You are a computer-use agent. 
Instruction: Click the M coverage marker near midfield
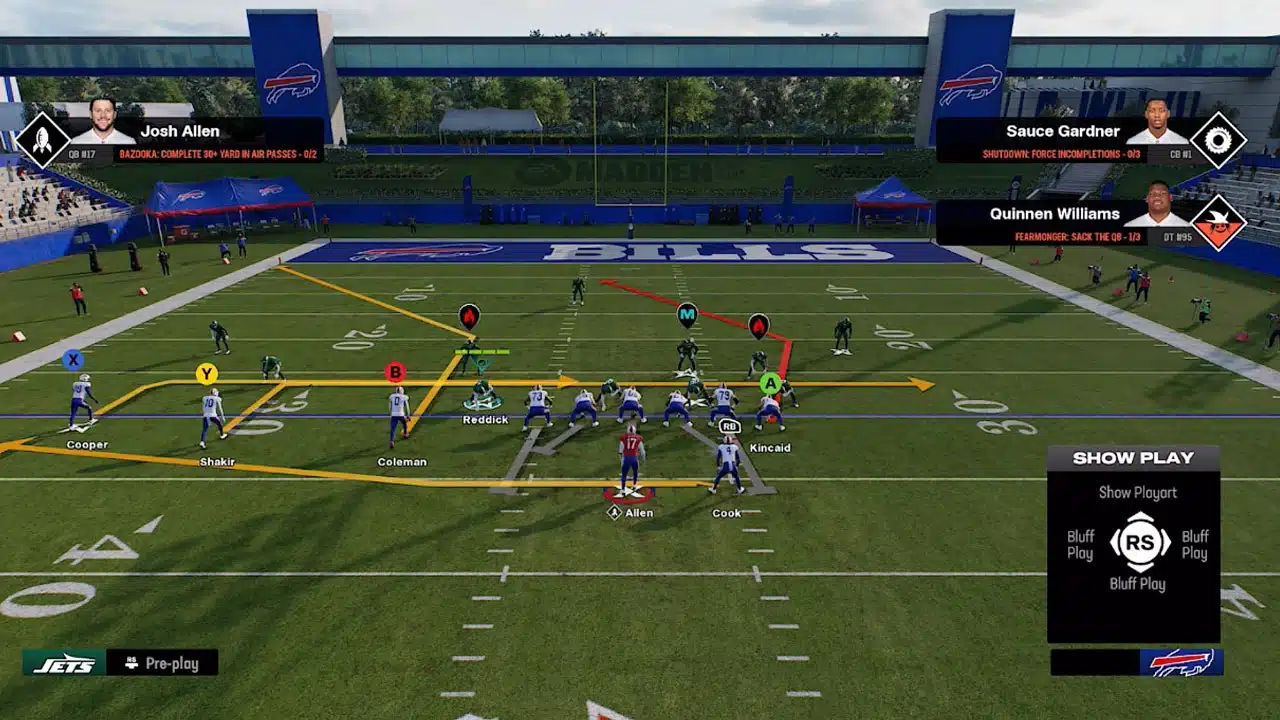click(x=686, y=313)
